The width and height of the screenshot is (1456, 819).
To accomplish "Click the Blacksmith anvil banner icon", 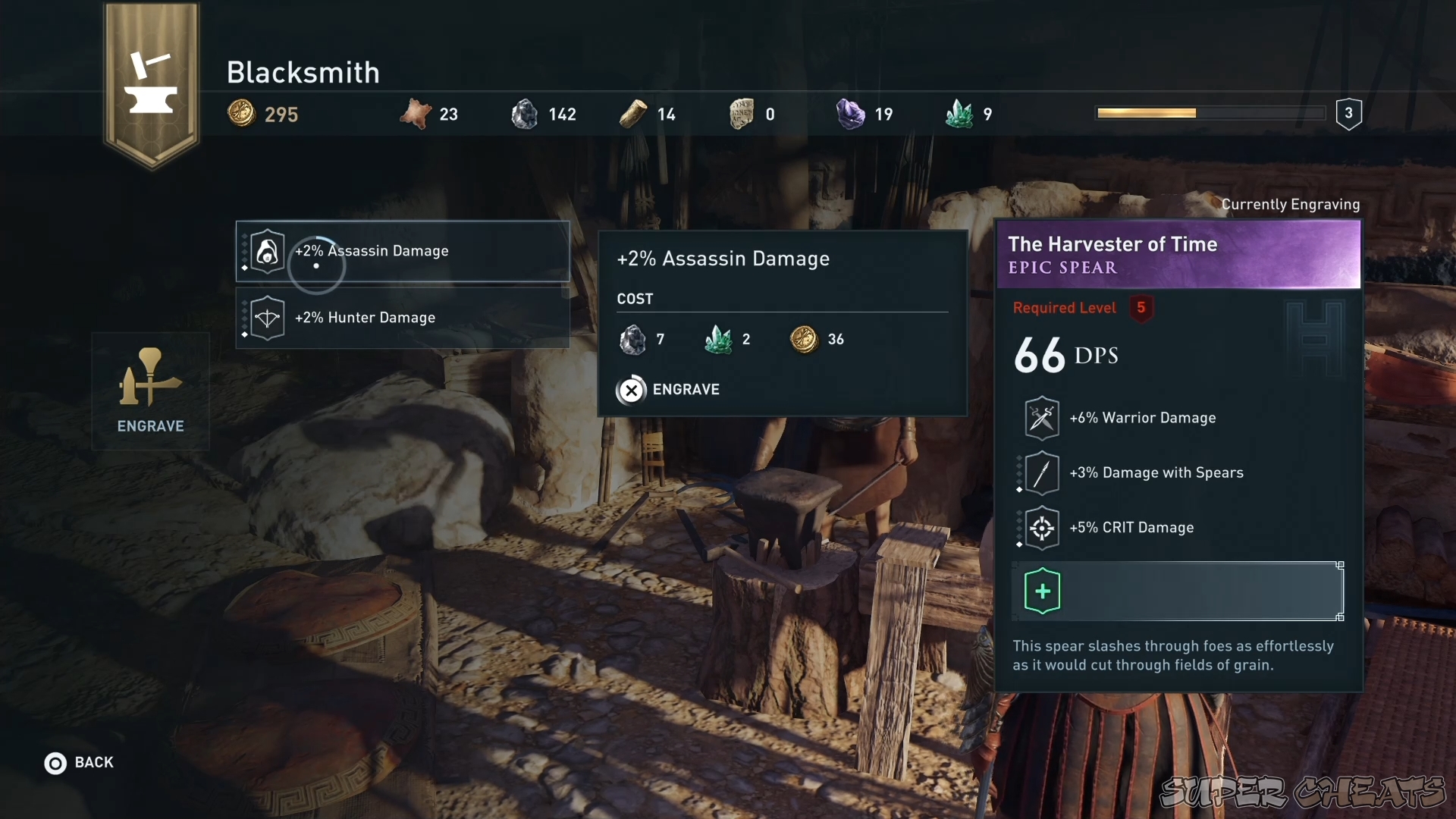I will pyautogui.click(x=151, y=83).
